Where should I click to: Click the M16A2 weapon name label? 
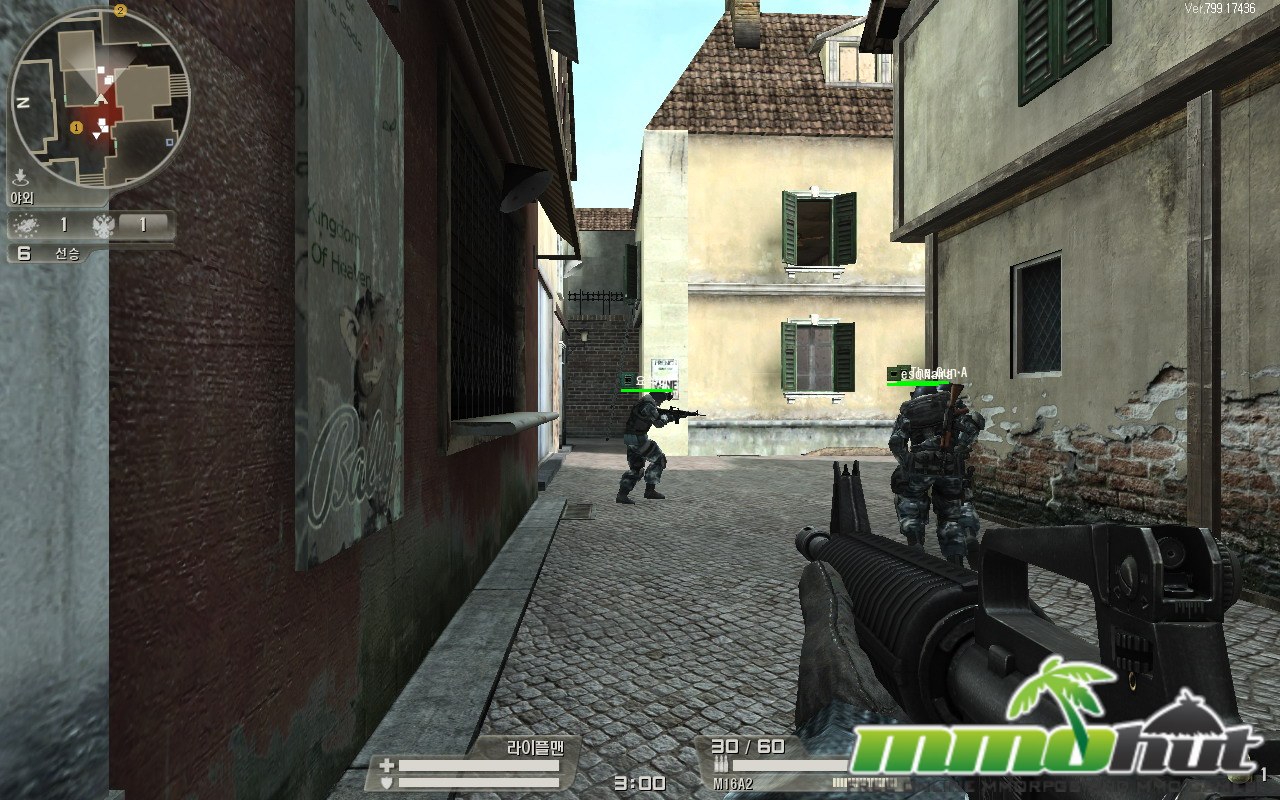(x=732, y=784)
